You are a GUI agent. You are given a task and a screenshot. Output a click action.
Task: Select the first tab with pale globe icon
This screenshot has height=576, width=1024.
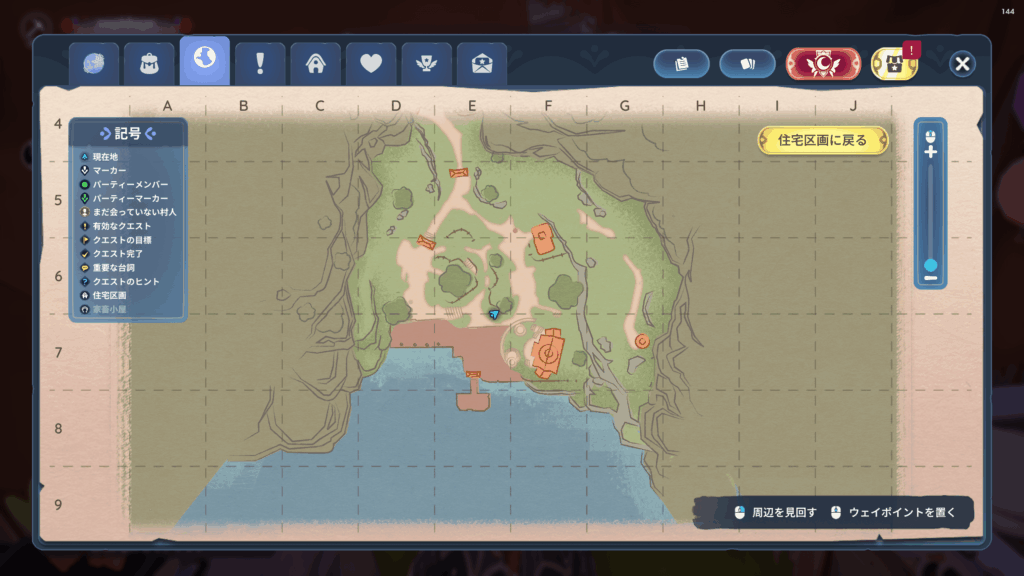pos(94,64)
